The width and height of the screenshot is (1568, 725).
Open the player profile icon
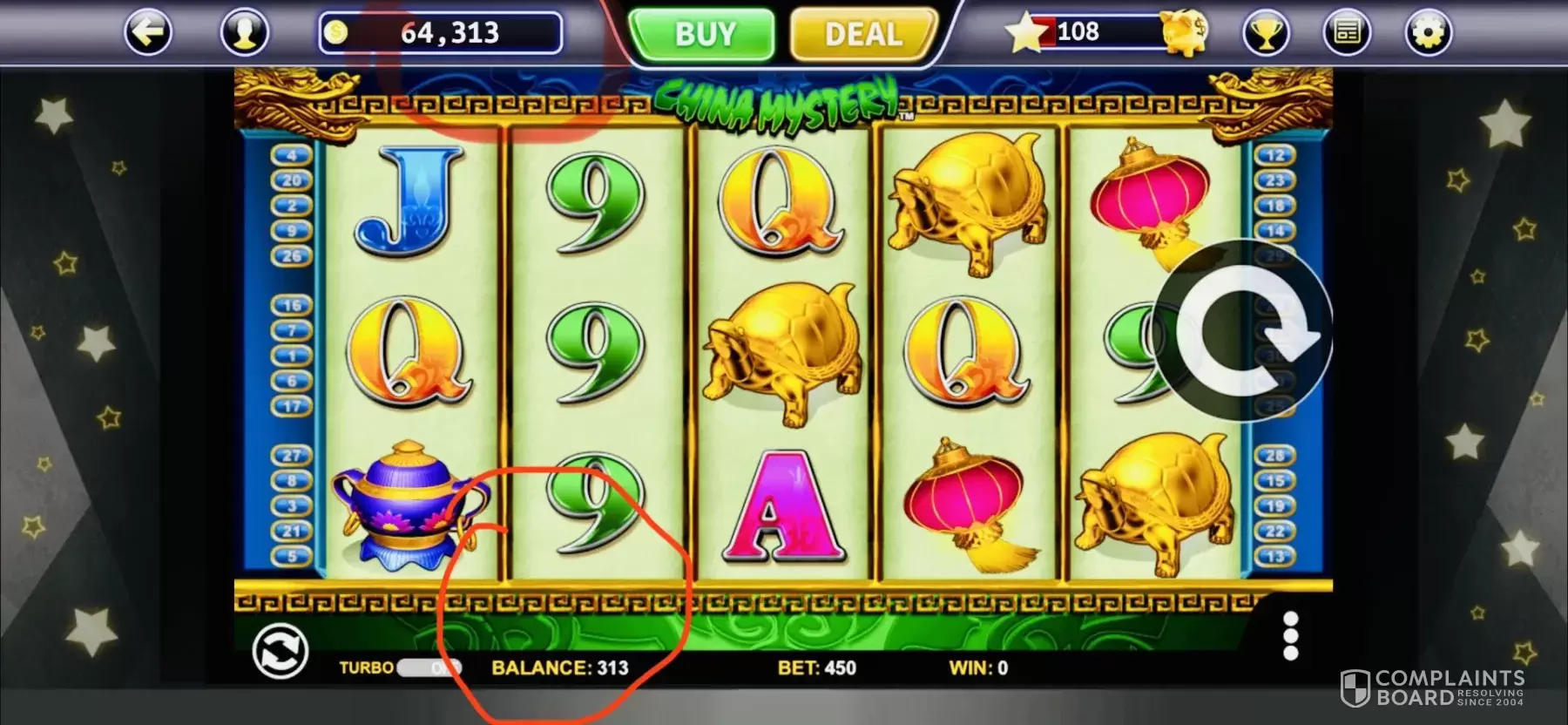tap(245, 33)
